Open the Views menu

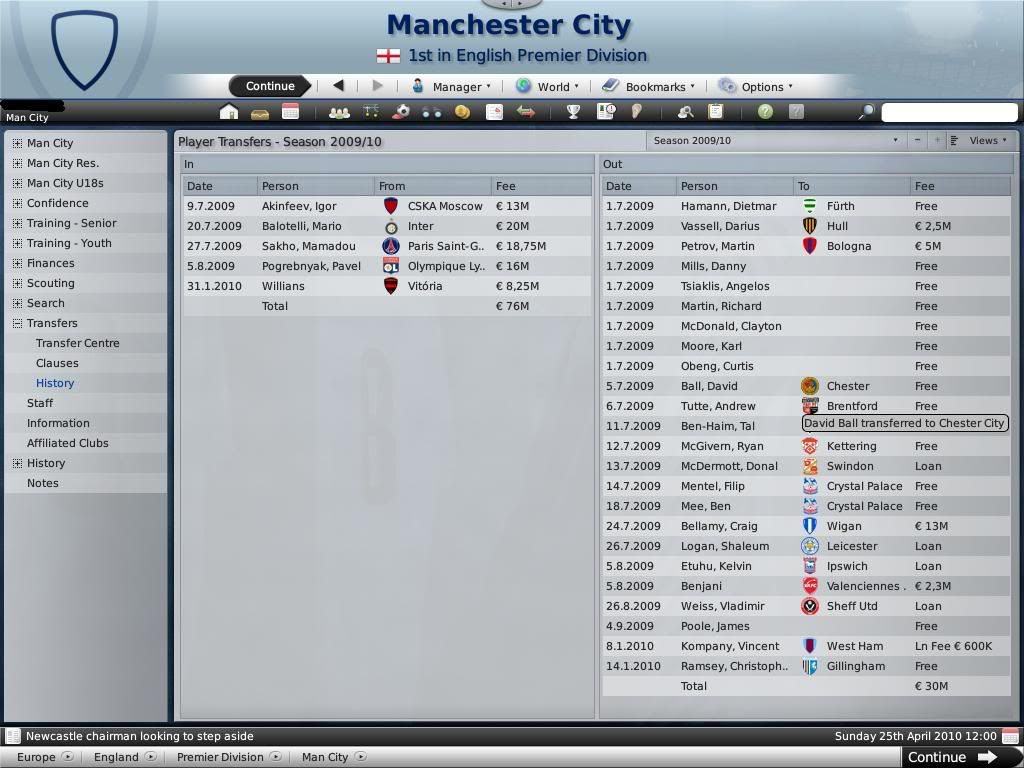click(x=982, y=141)
